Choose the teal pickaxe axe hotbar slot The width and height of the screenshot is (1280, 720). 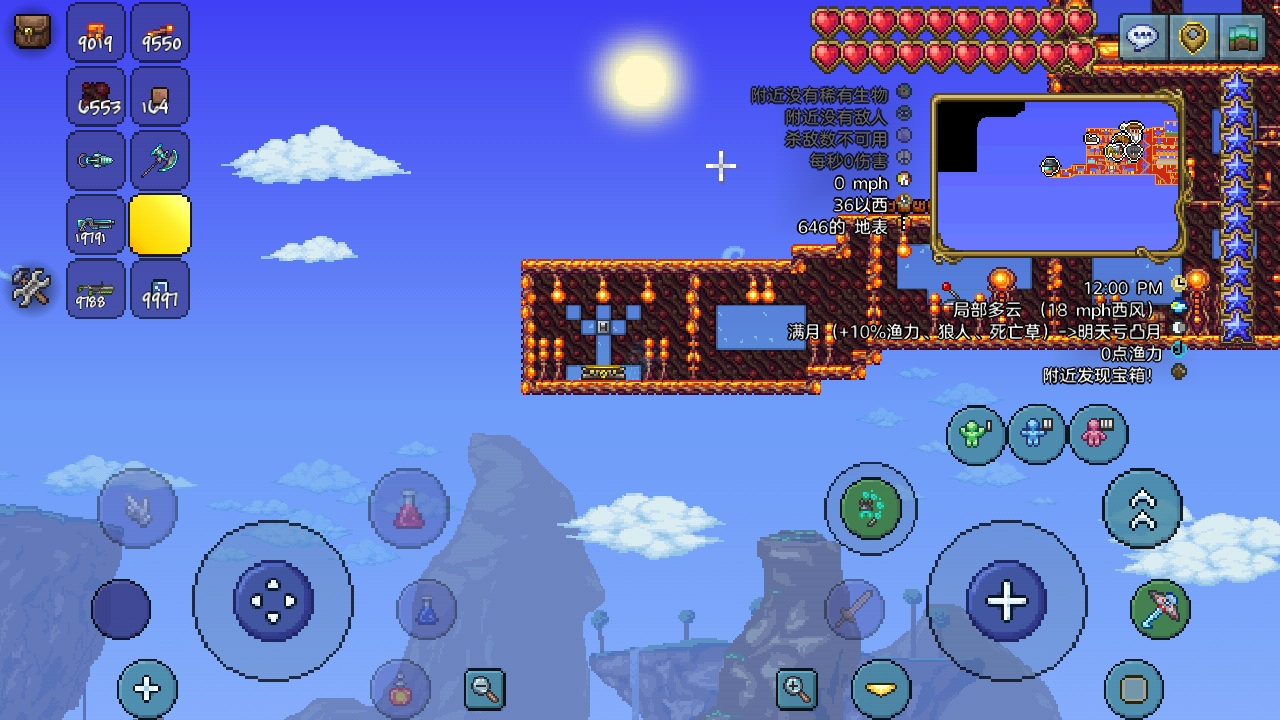click(x=160, y=161)
